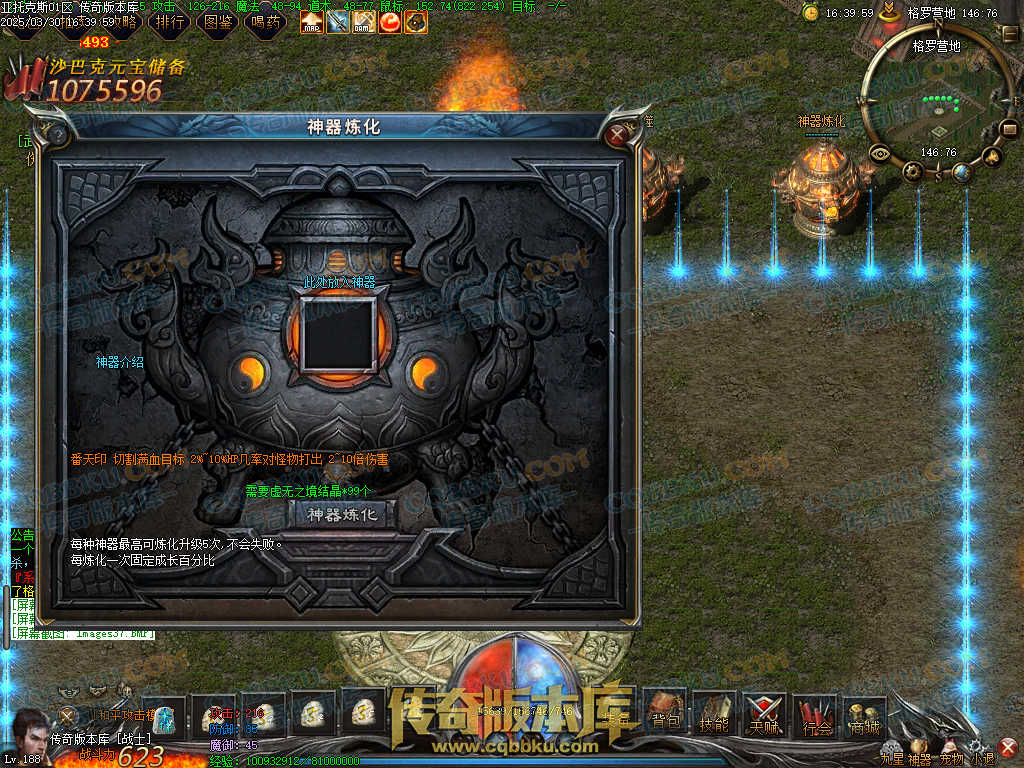1024x768 pixels.
Task: Open the 技能 skills panel
Action: (x=714, y=714)
